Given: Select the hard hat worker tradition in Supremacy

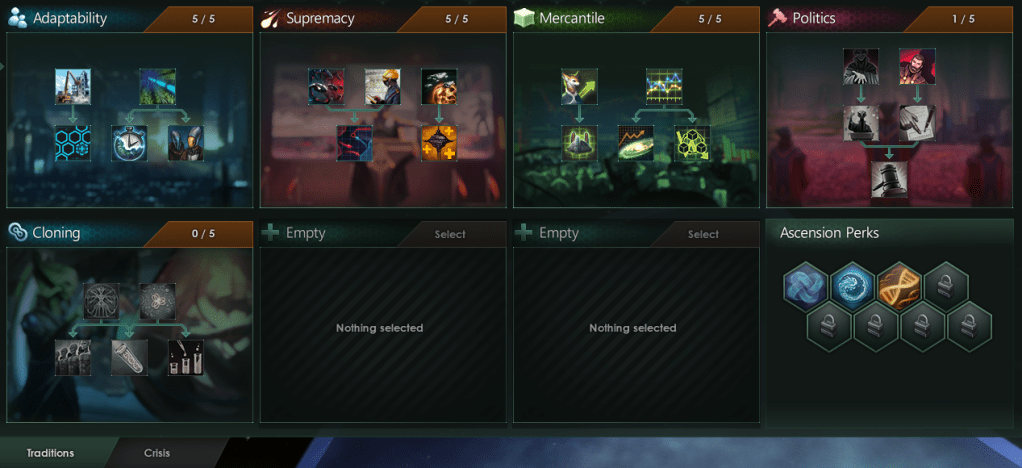Looking at the screenshot, I should 382,87.
